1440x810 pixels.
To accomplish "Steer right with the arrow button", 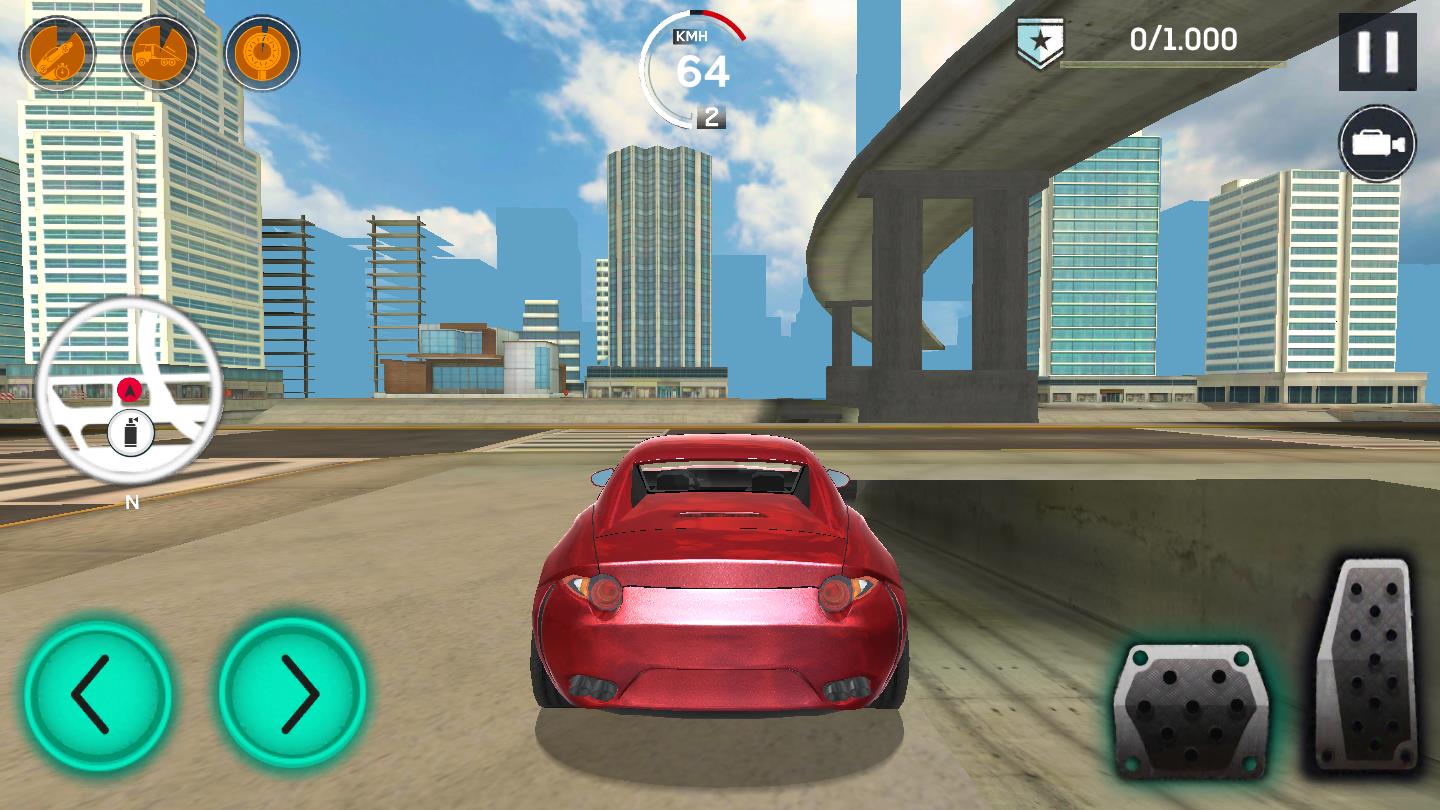I will click(x=293, y=694).
